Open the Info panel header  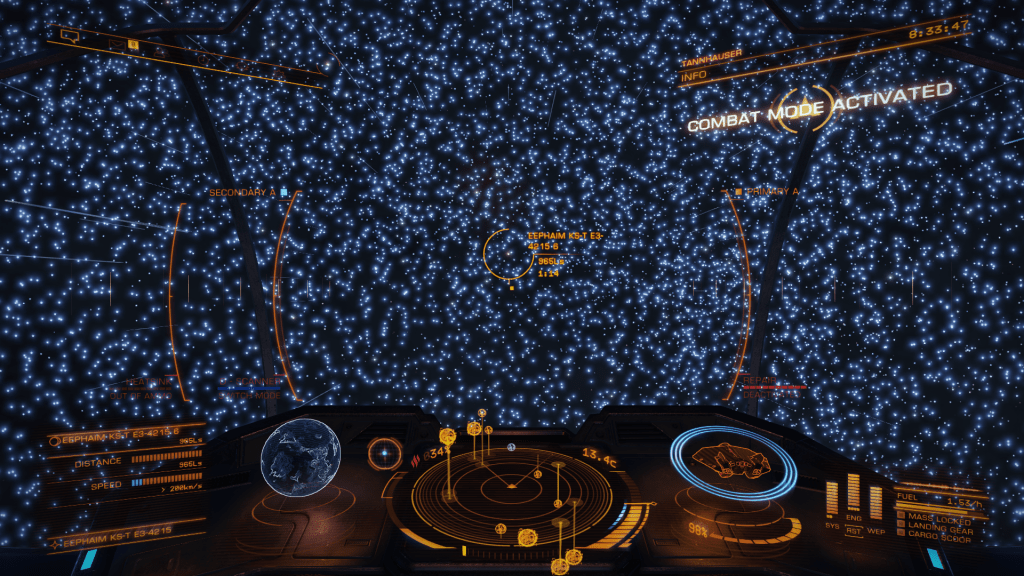[x=694, y=75]
